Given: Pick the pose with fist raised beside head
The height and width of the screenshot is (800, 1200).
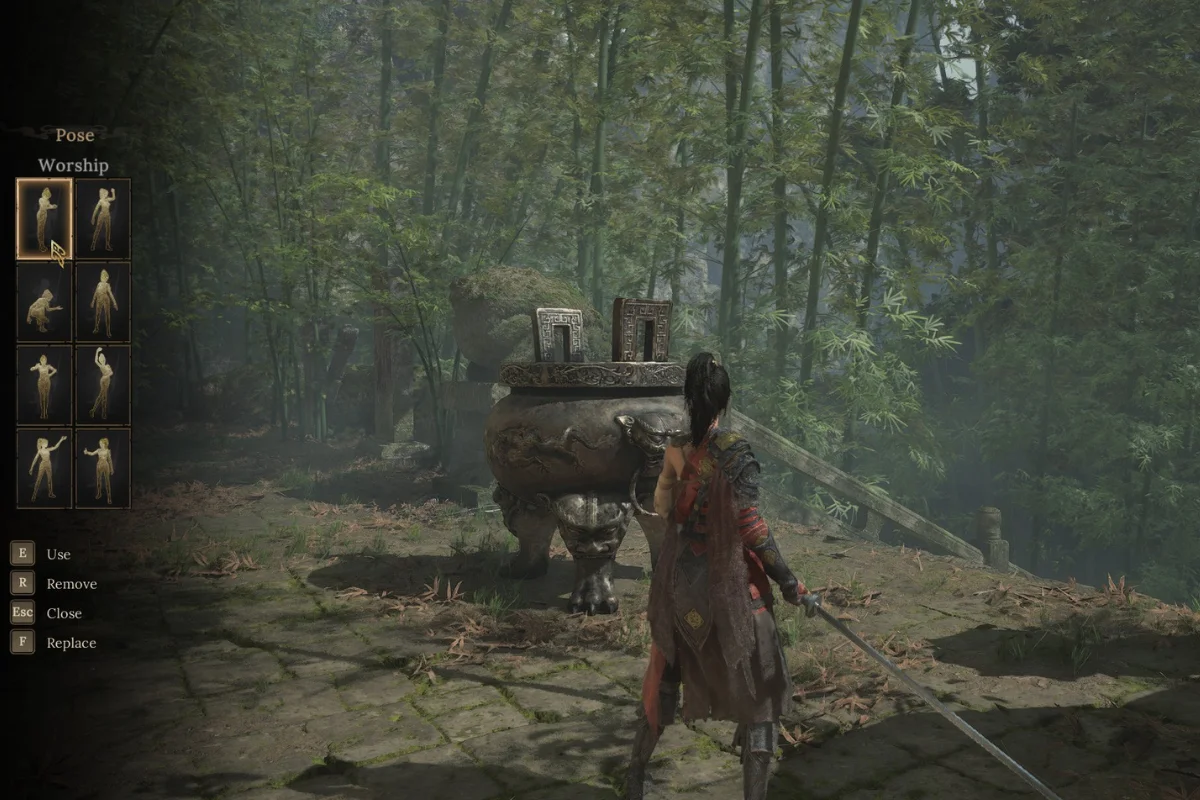Looking at the screenshot, I should coord(103,218).
